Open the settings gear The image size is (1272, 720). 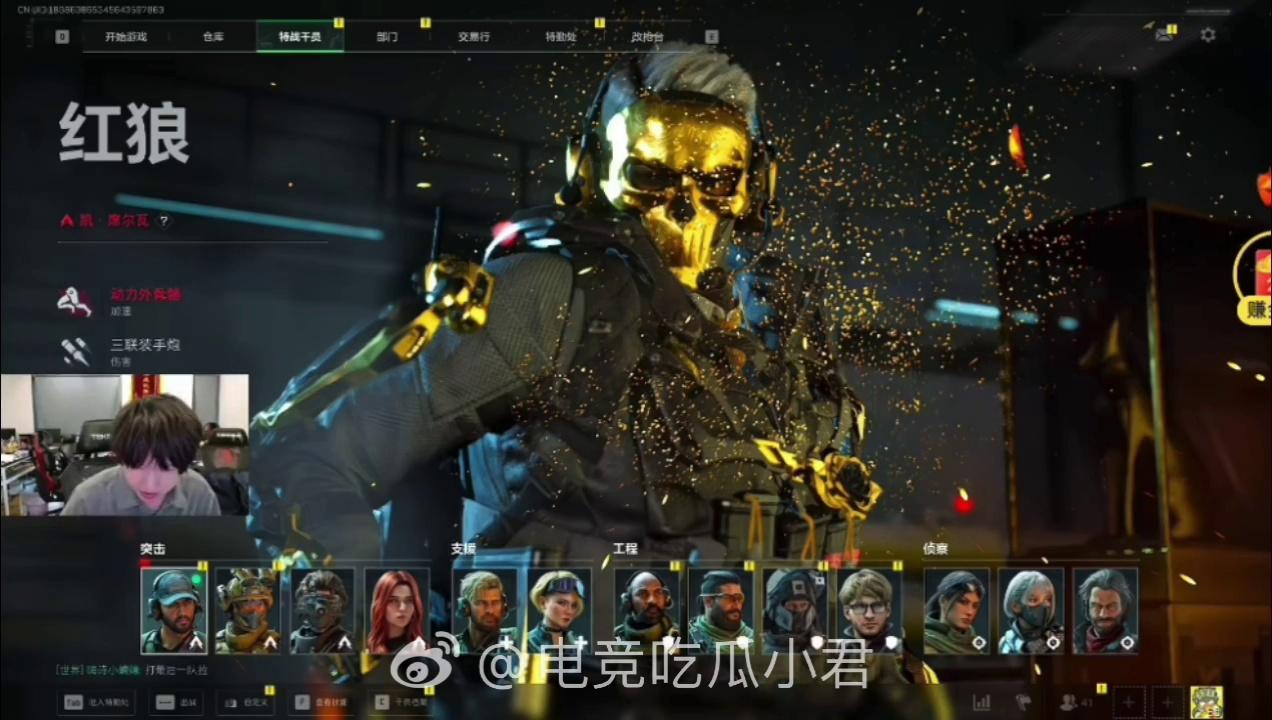(x=1208, y=35)
